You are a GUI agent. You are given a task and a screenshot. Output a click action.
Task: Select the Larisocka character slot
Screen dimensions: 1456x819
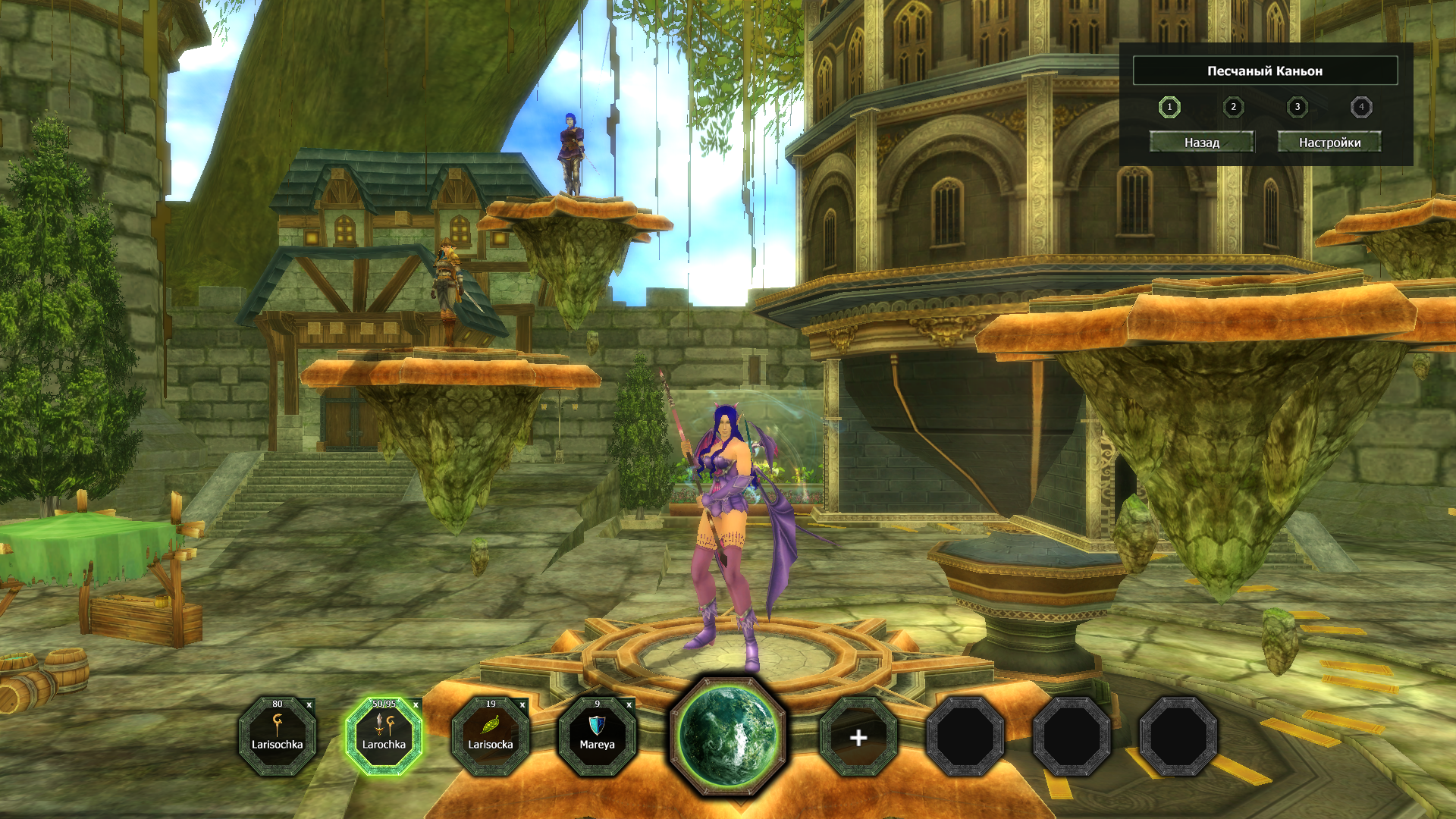pos(491,736)
